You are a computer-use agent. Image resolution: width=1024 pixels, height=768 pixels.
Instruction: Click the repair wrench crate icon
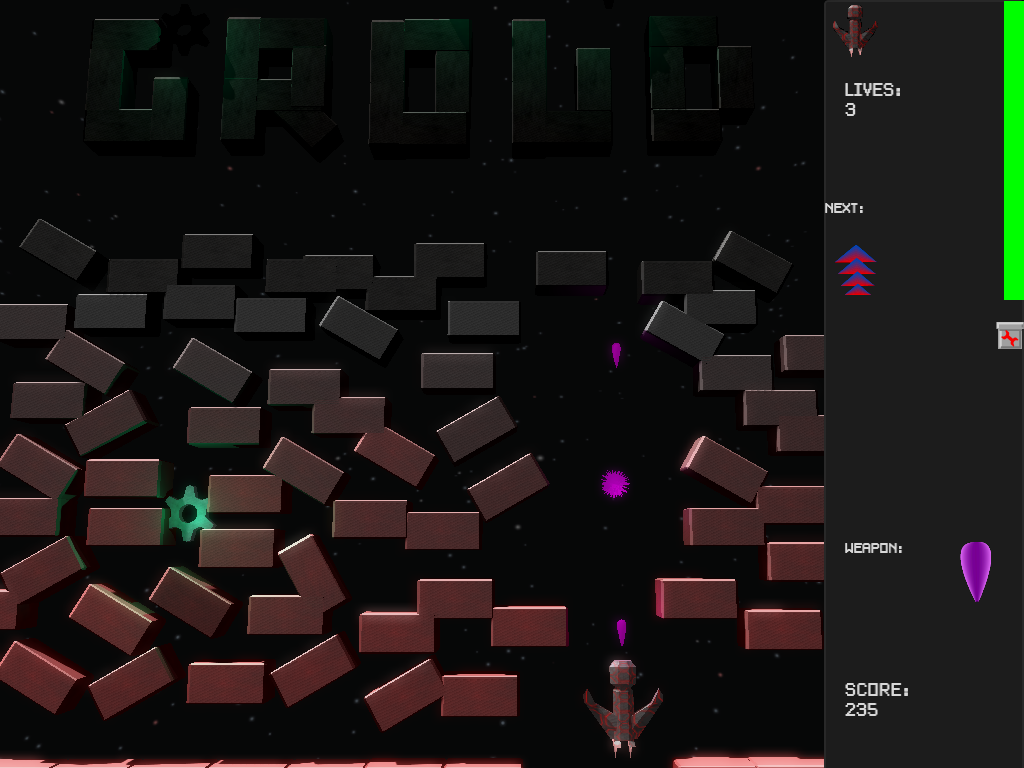coord(1010,336)
